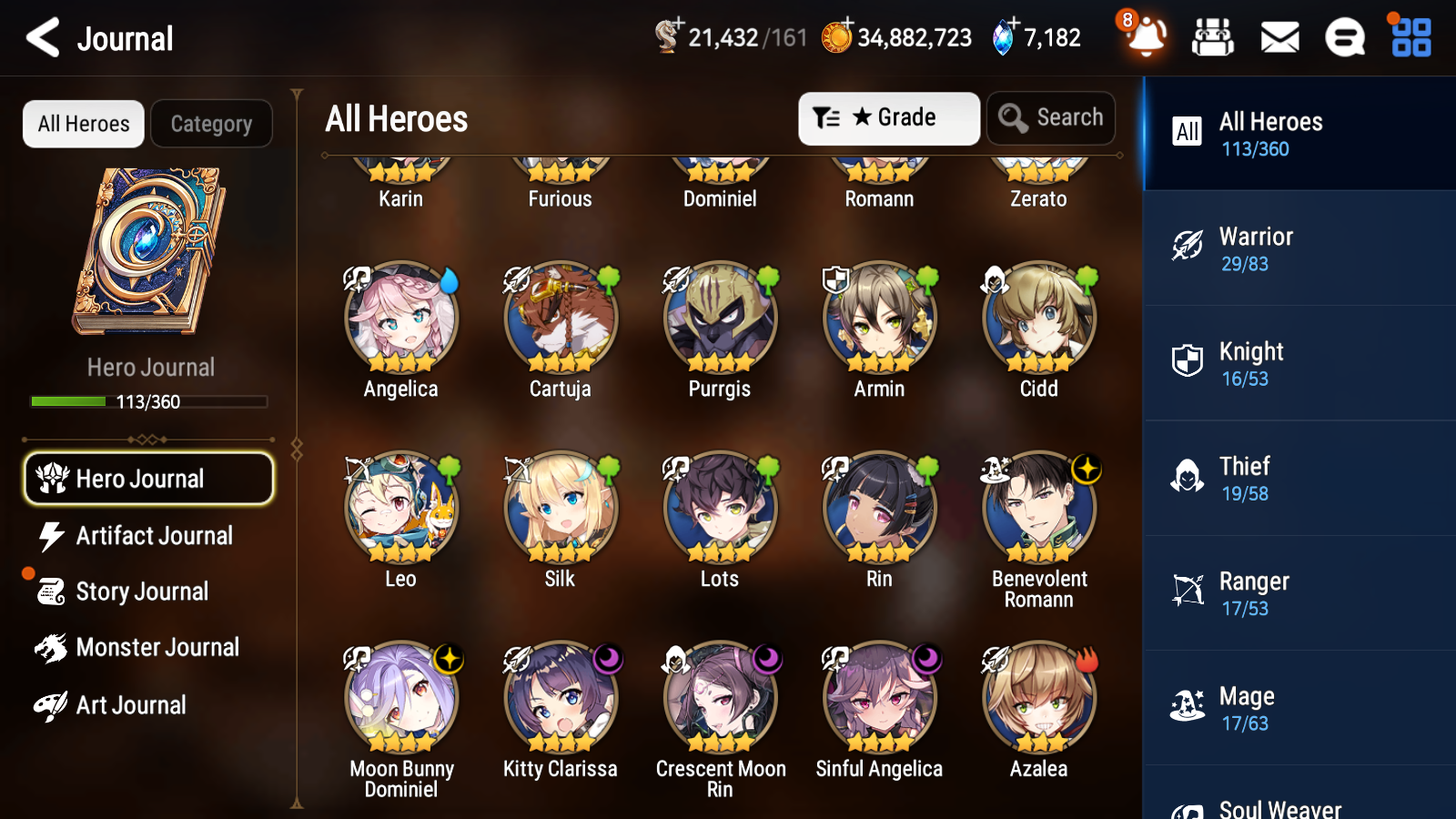
Task: Open the chat icon in top bar
Action: pos(1344,37)
